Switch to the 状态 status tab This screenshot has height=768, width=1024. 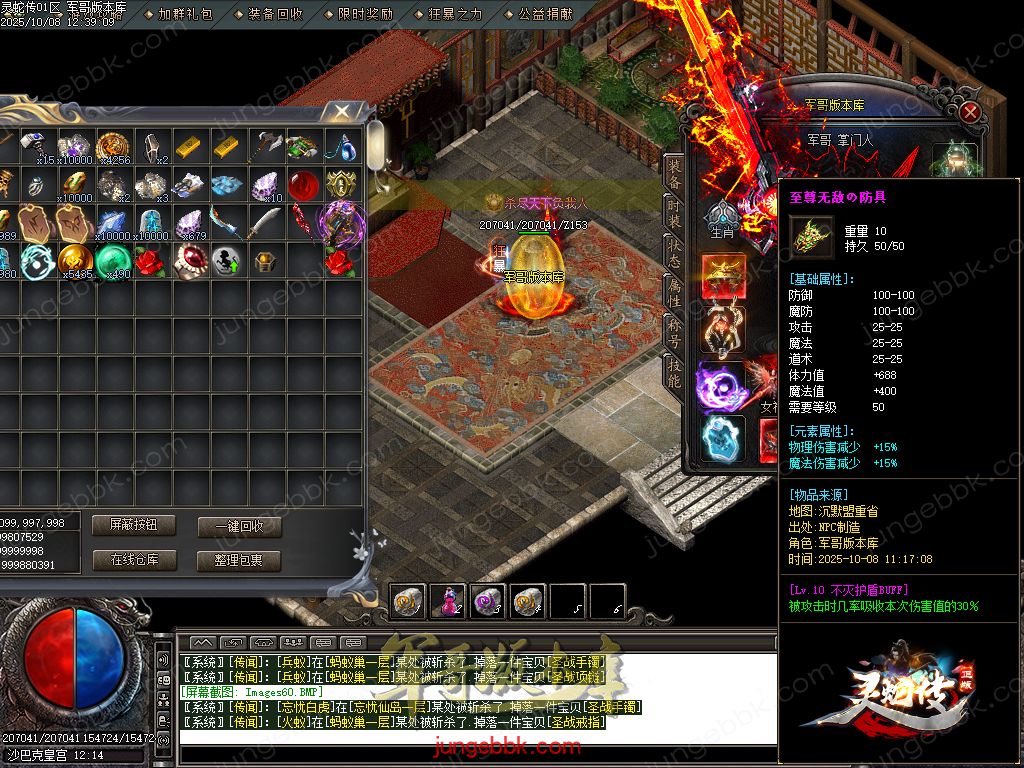675,252
